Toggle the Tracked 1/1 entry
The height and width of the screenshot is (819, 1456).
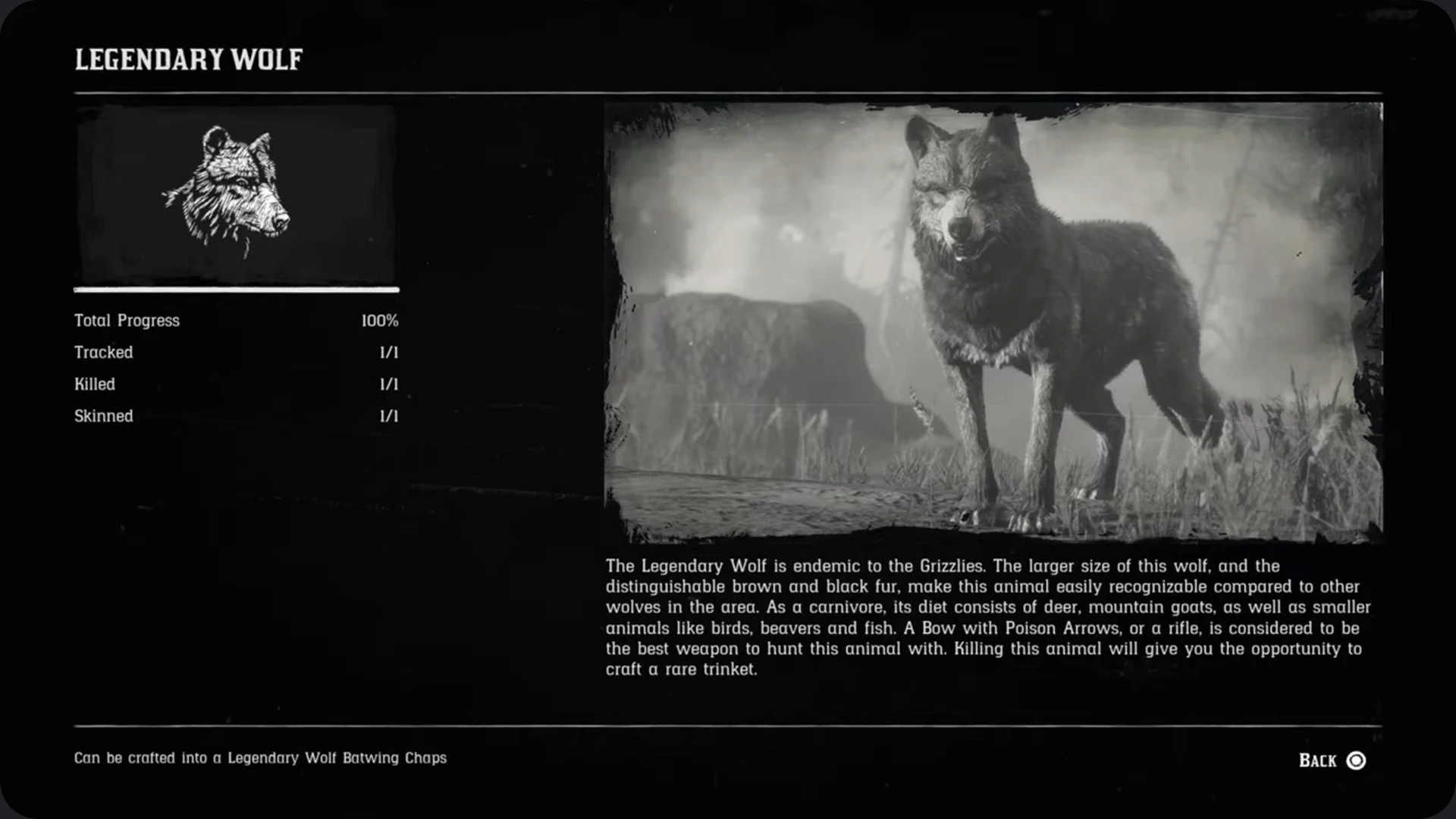pyautogui.click(x=235, y=352)
